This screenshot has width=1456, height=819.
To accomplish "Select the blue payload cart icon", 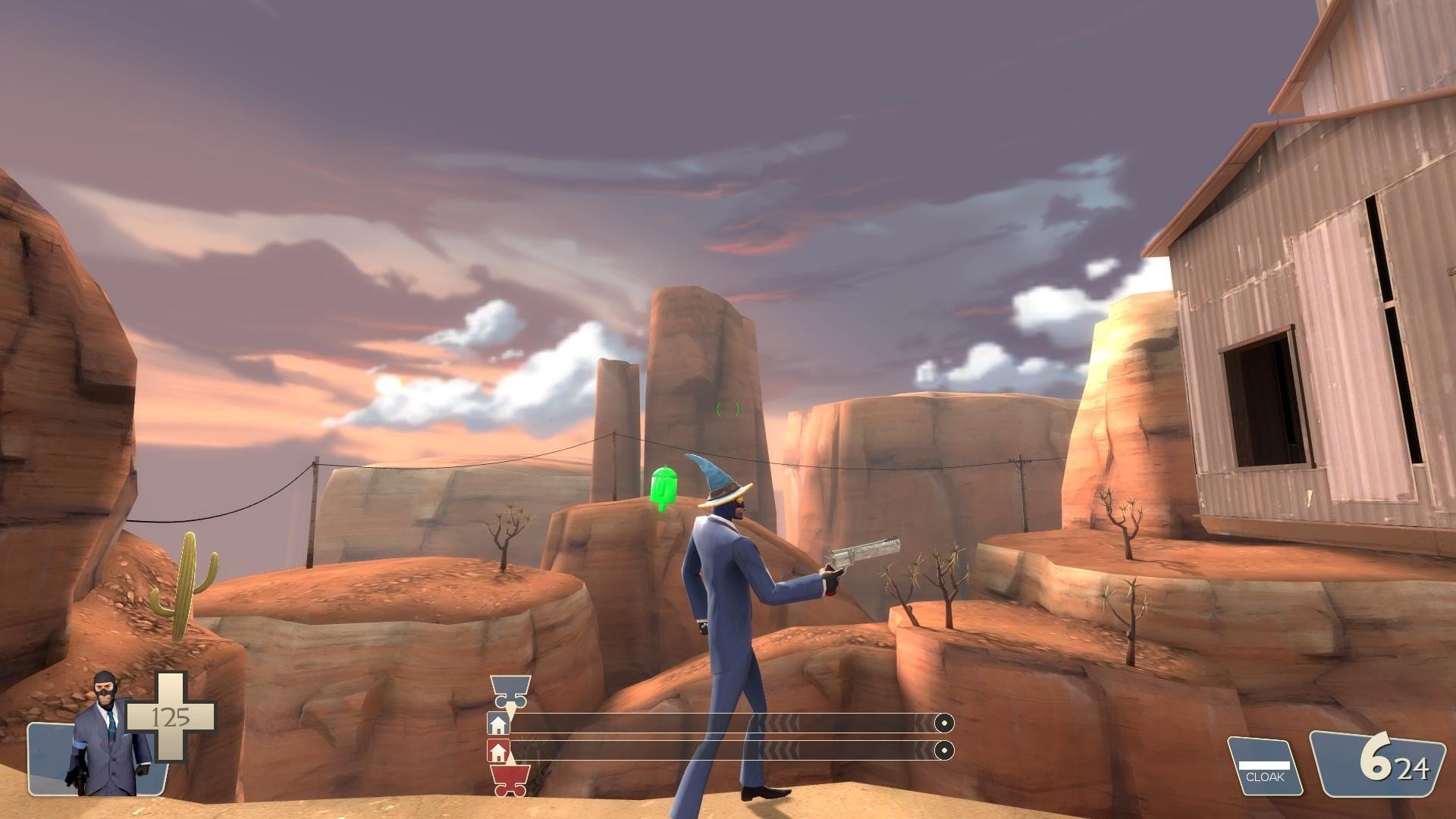I will (507, 689).
